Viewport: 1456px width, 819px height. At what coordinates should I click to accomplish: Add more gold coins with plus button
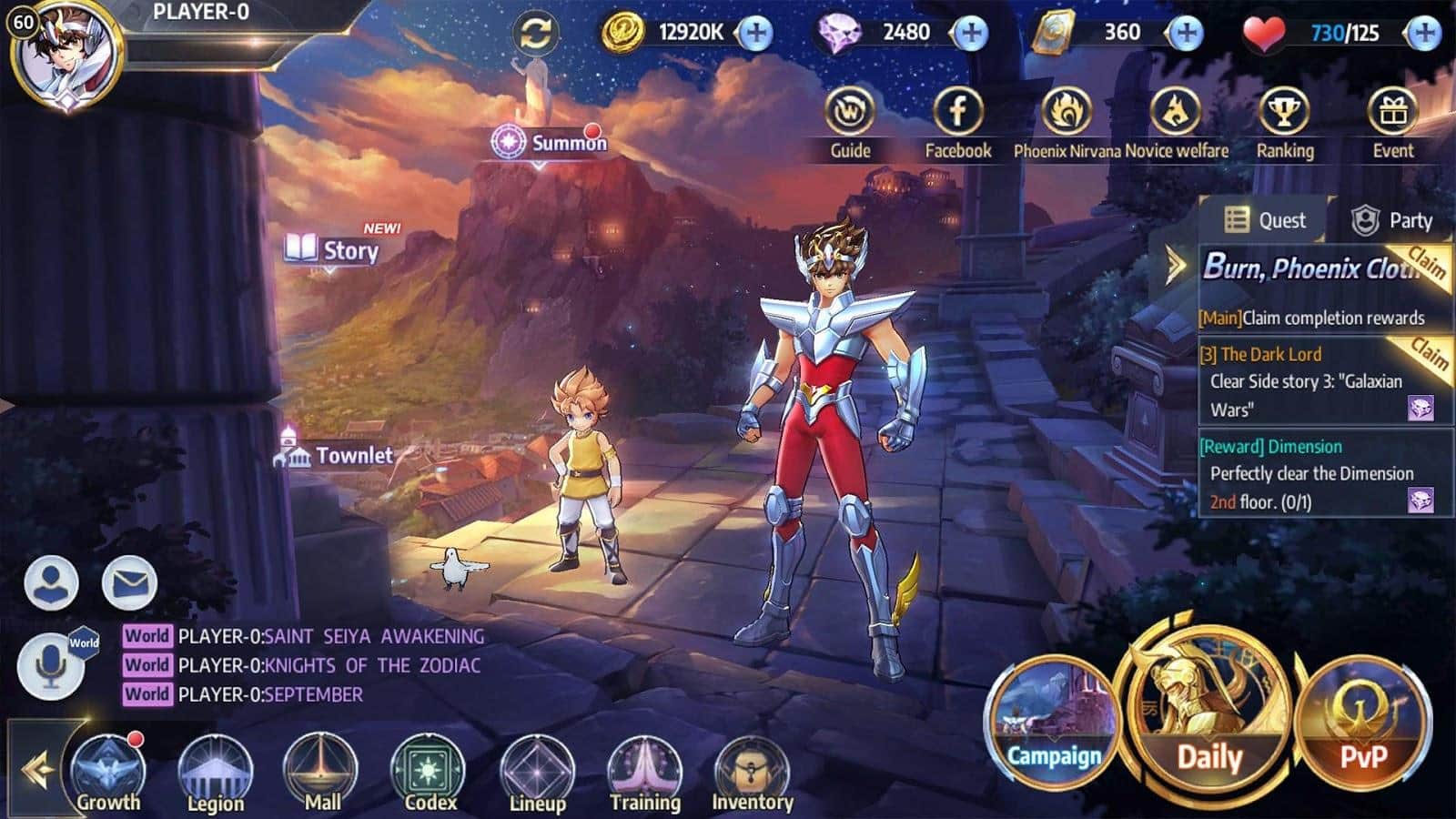click(x=754, y=34)
